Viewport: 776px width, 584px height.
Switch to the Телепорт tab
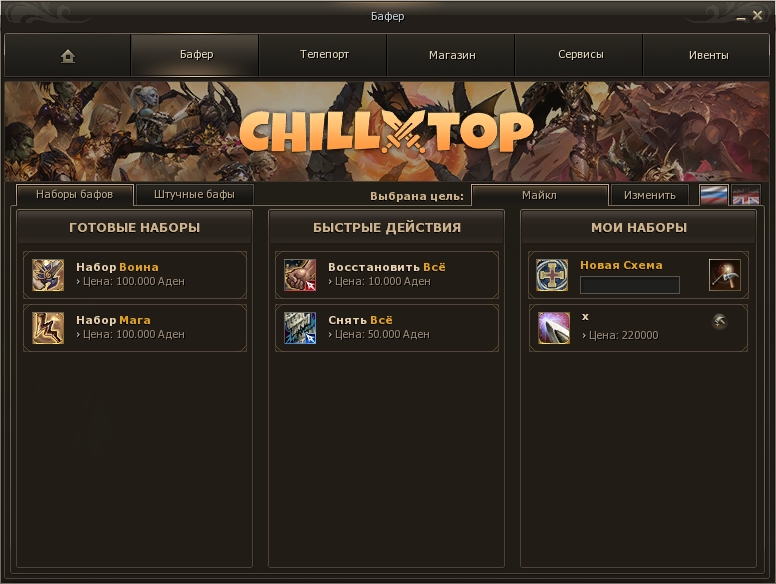click(324, 55)
